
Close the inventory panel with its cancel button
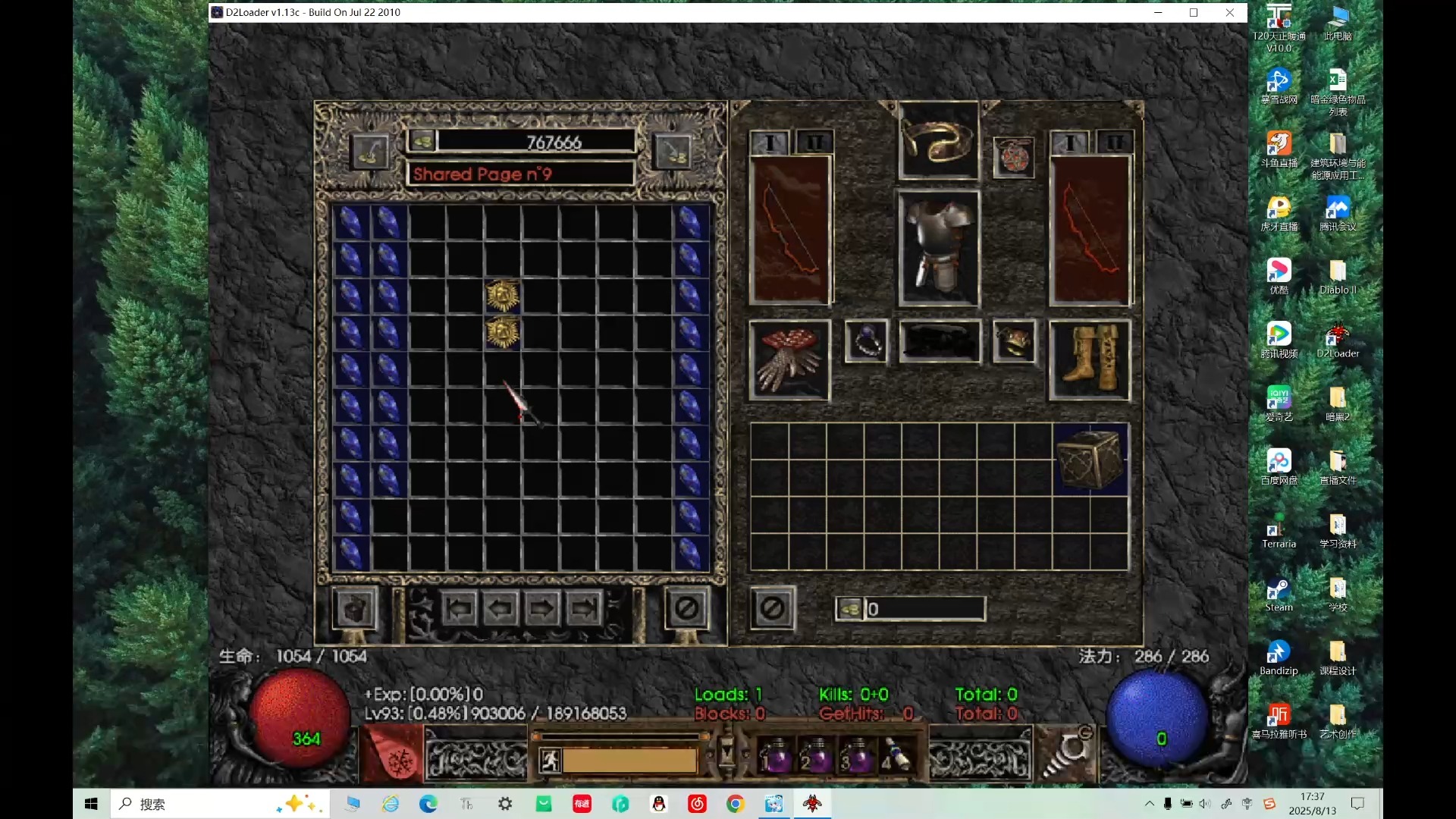pos(773,608)
